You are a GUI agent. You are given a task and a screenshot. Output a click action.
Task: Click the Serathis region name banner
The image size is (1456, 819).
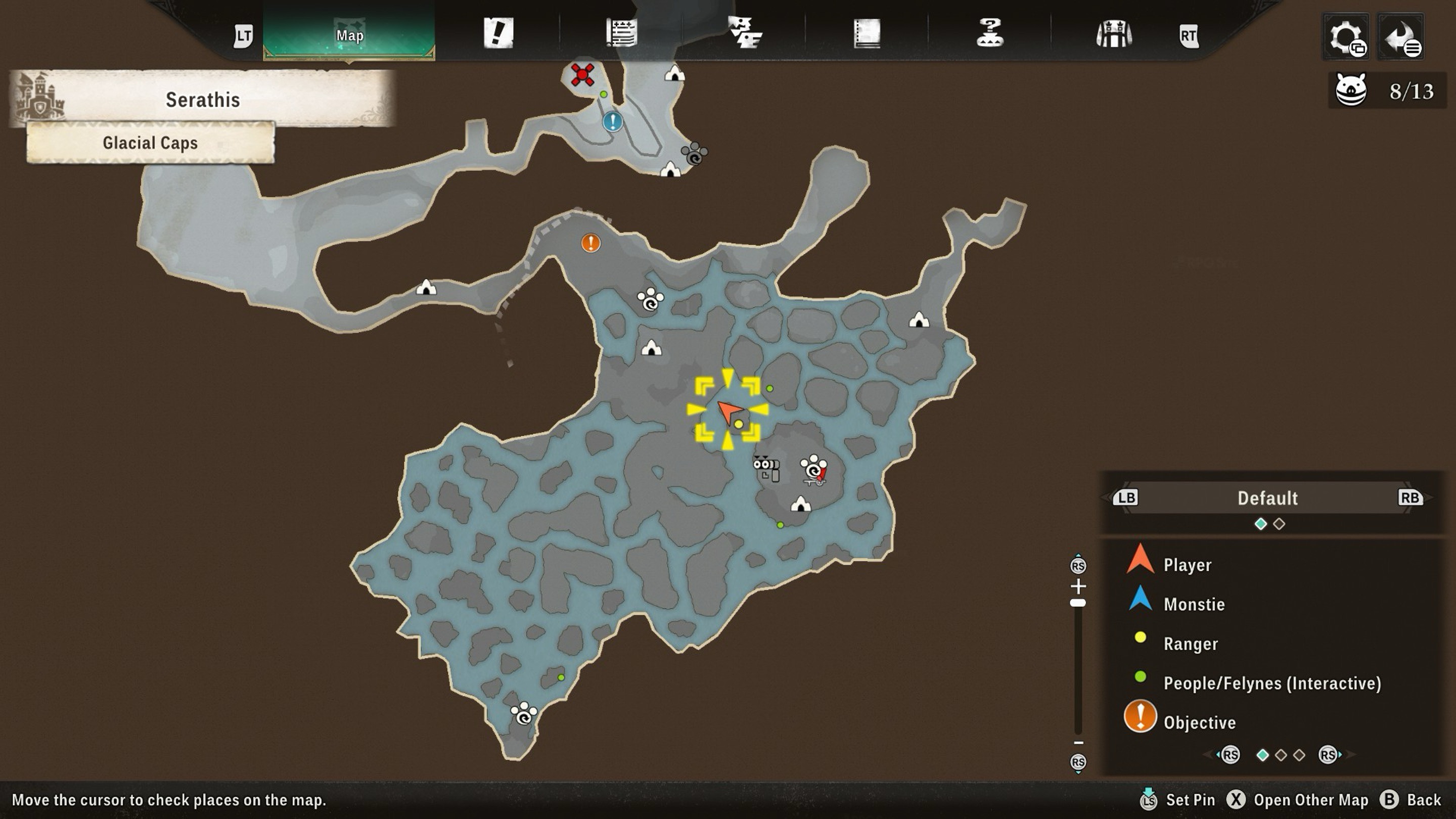click(202, 100)
